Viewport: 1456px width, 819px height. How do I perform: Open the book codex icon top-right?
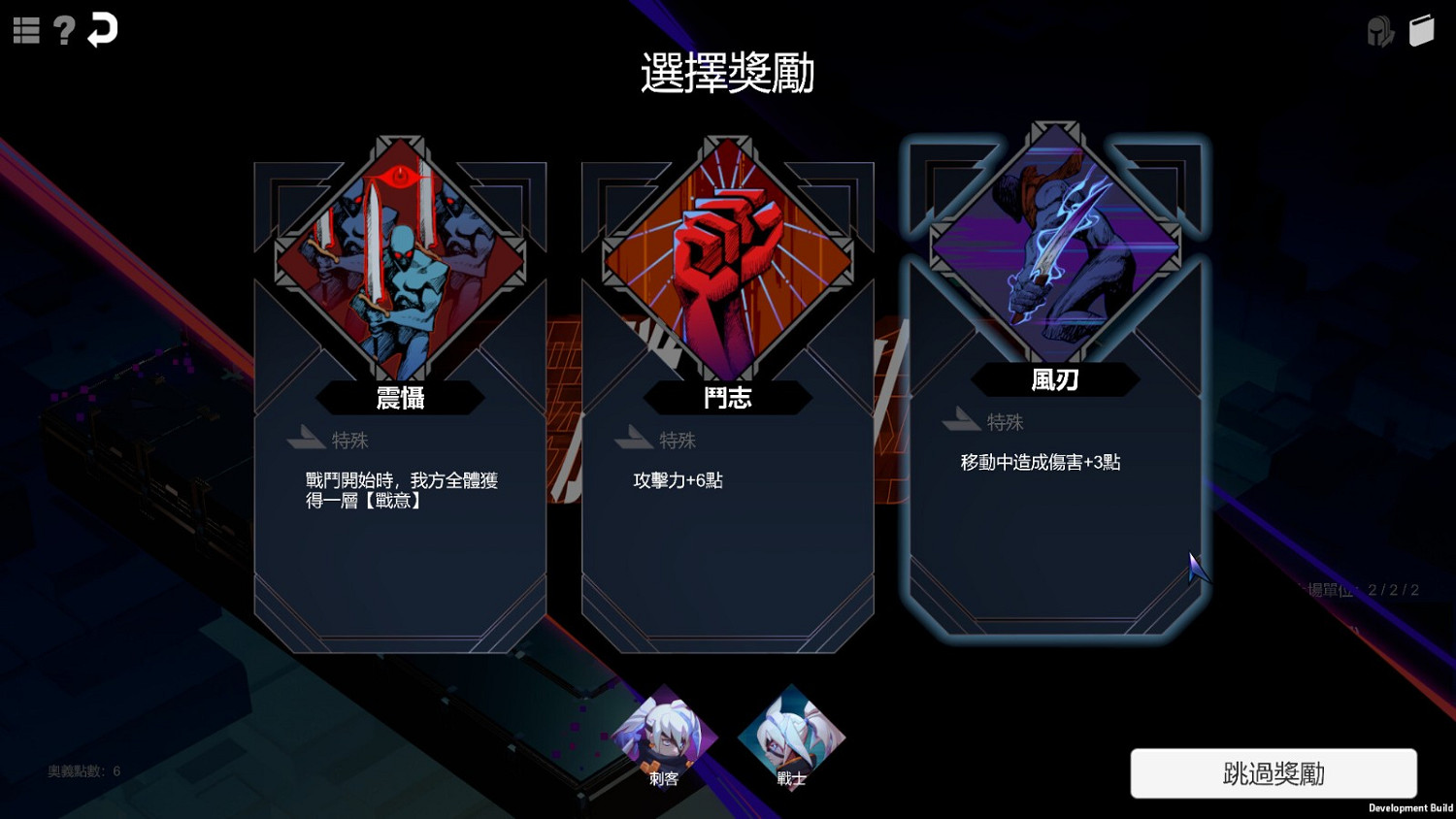[x=1424, y=30]
